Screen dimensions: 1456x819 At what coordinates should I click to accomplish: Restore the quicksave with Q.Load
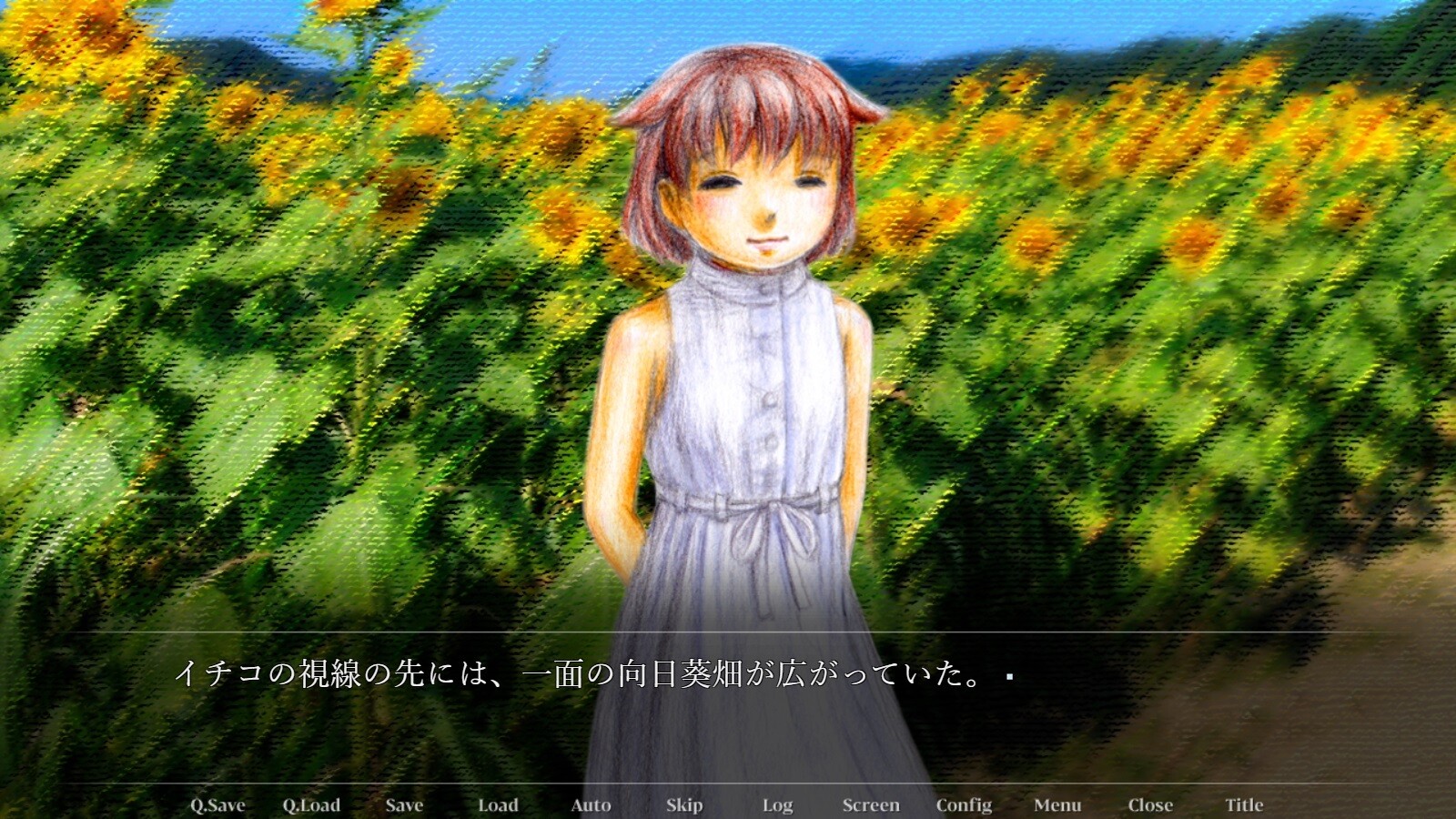tap(313, 804)
